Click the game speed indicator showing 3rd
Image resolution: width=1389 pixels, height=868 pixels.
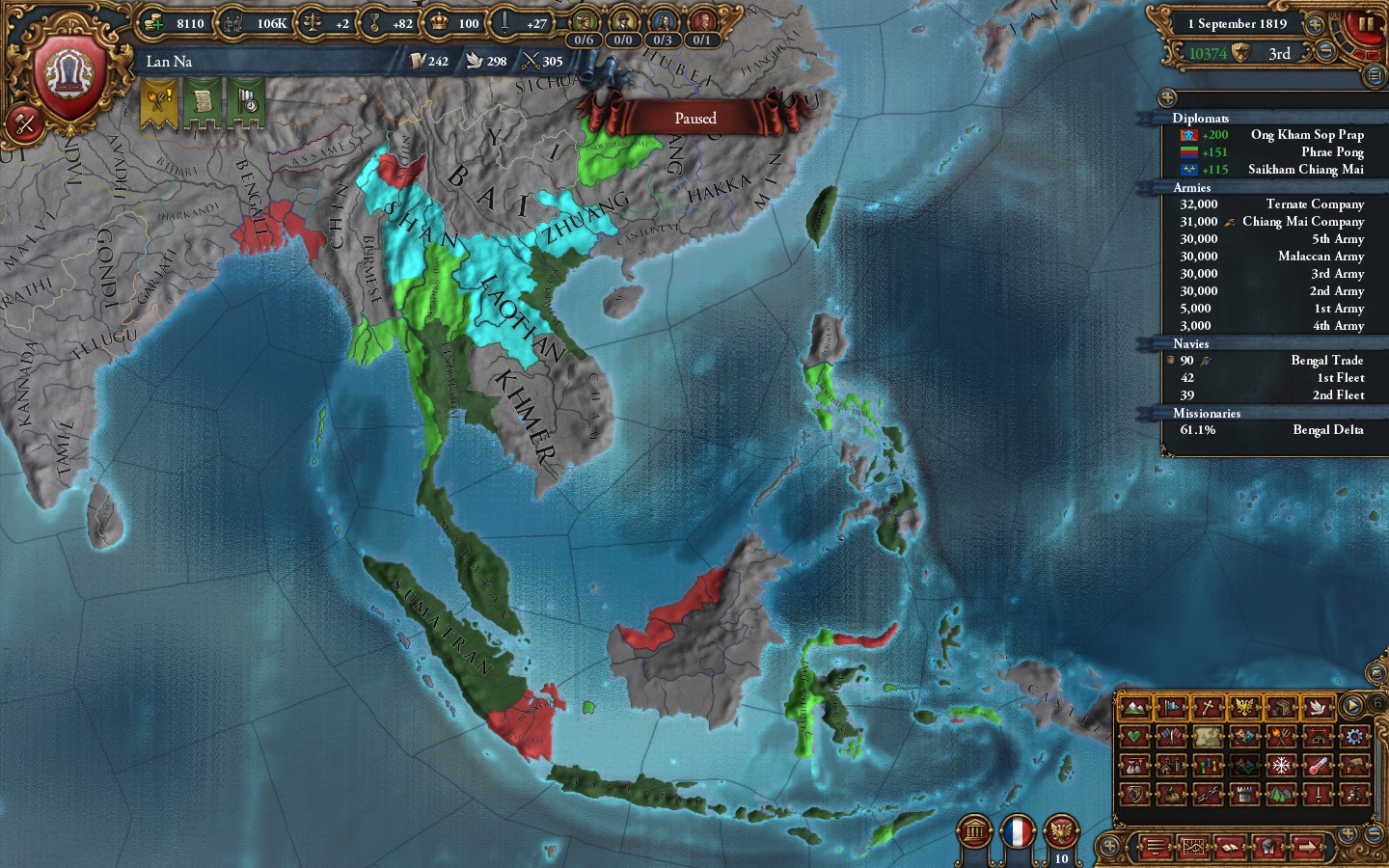1278,54
